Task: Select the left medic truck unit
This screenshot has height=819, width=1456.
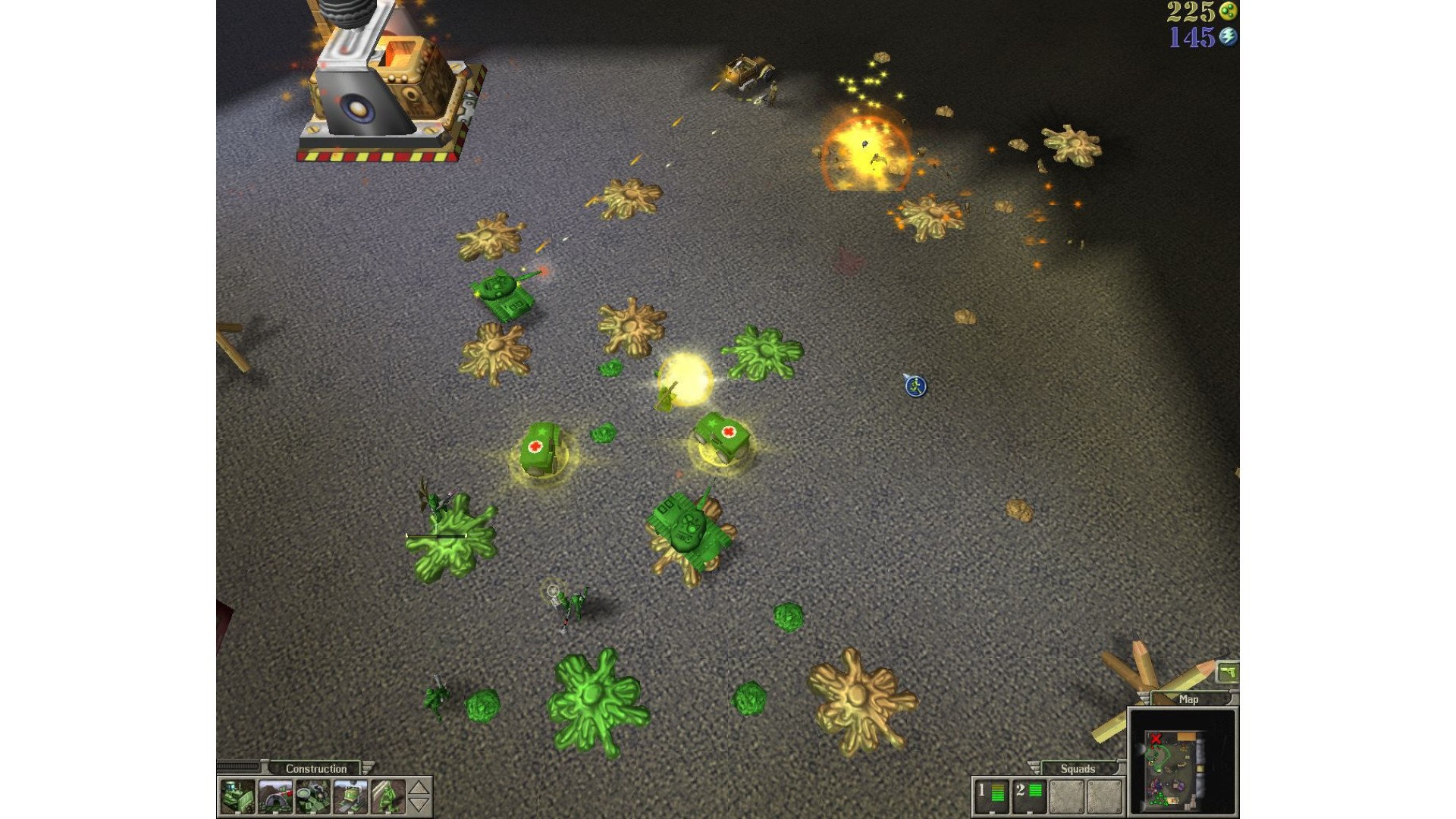Action: click(540, 447)
